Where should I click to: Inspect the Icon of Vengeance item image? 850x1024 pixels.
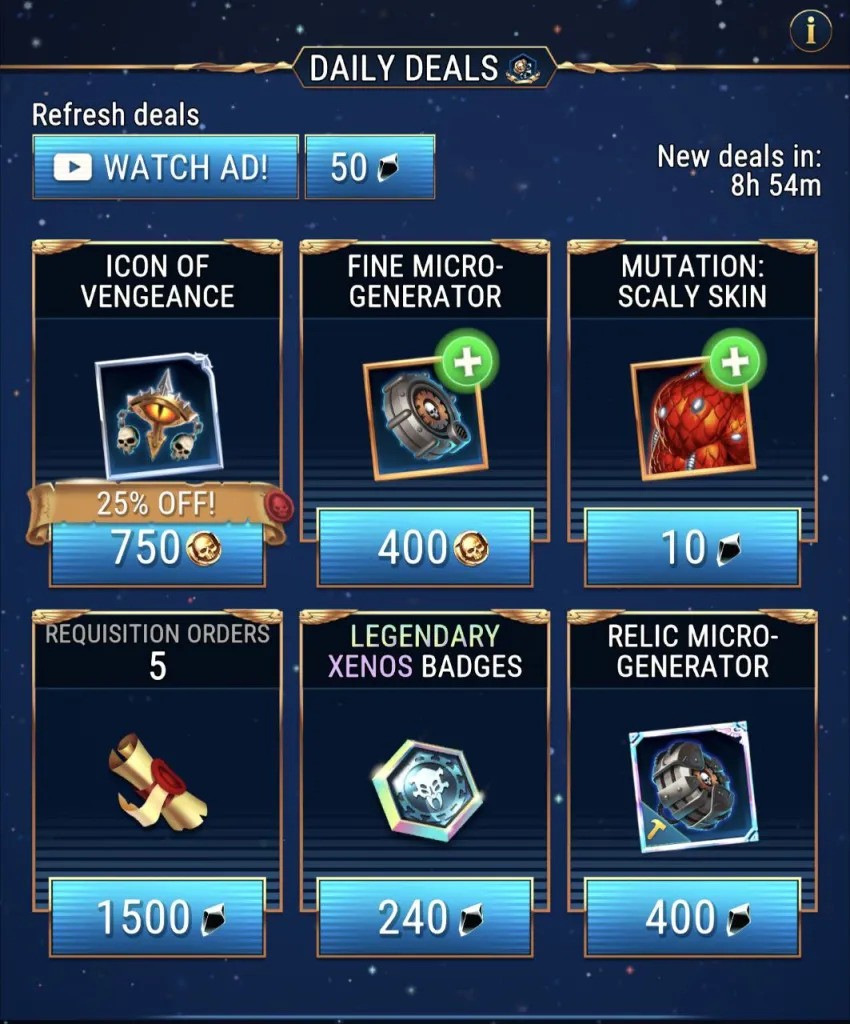point(158,416)
